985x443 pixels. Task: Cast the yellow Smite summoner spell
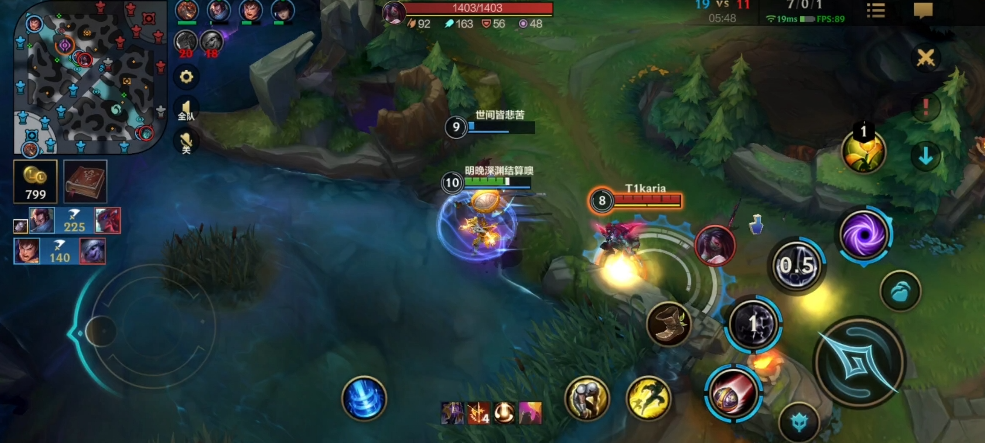coord(587,398)
